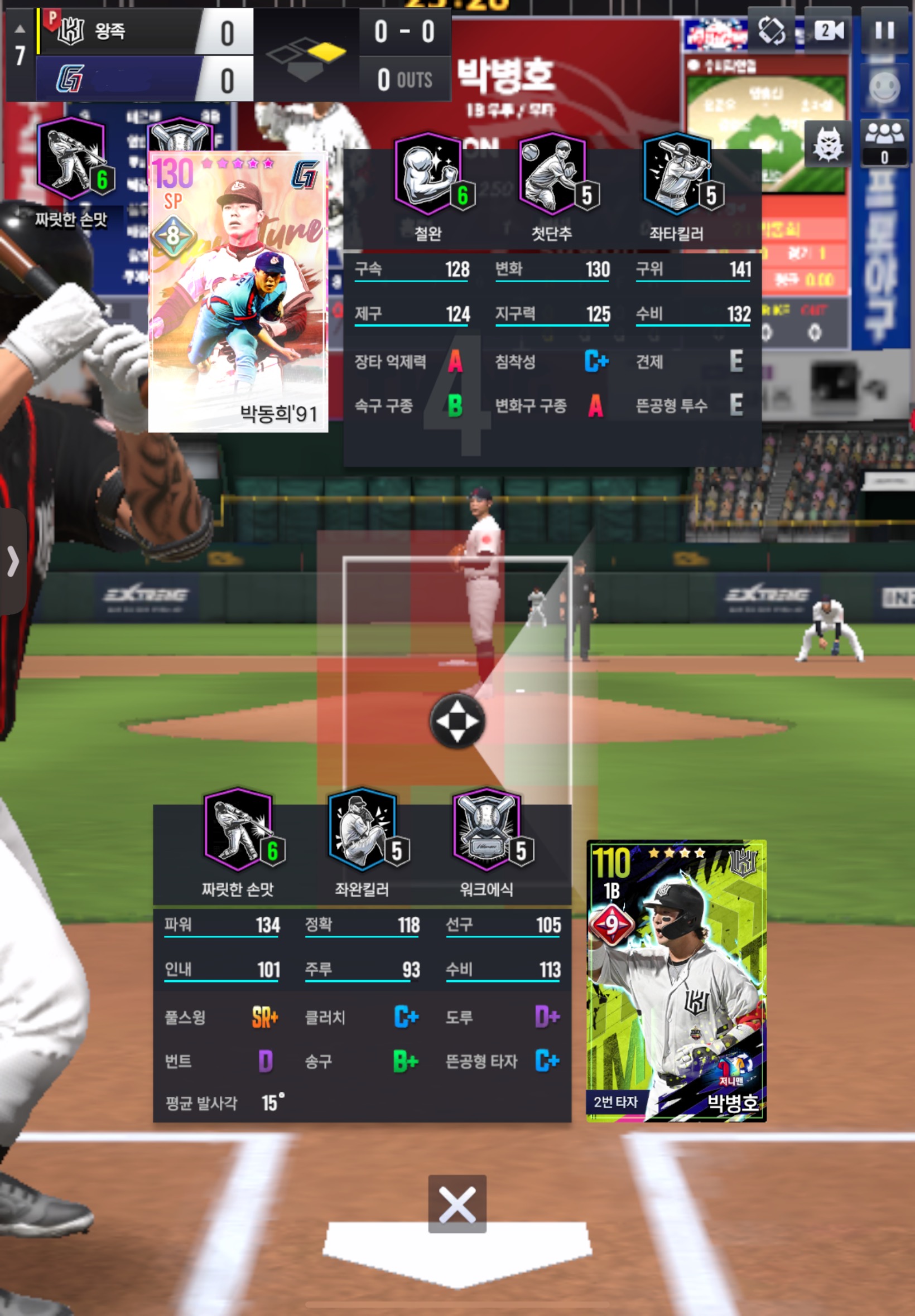Viewport: 915px width, 1316px height.
Task: Click the four-arrow batting cursor control
Action: pos(457,721)
